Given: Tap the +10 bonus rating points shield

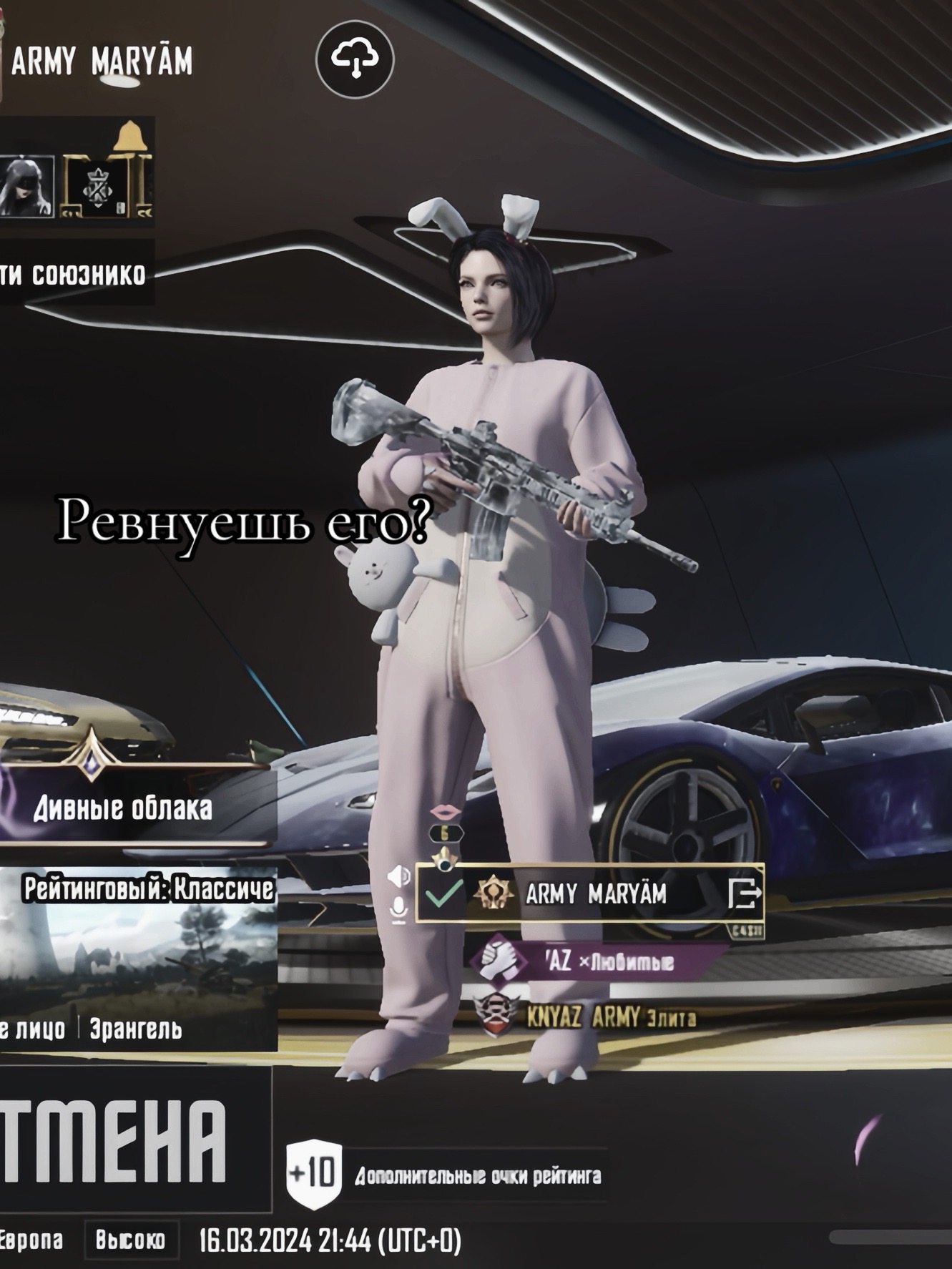Looking at the screenshot, I should coord(314,1176).
